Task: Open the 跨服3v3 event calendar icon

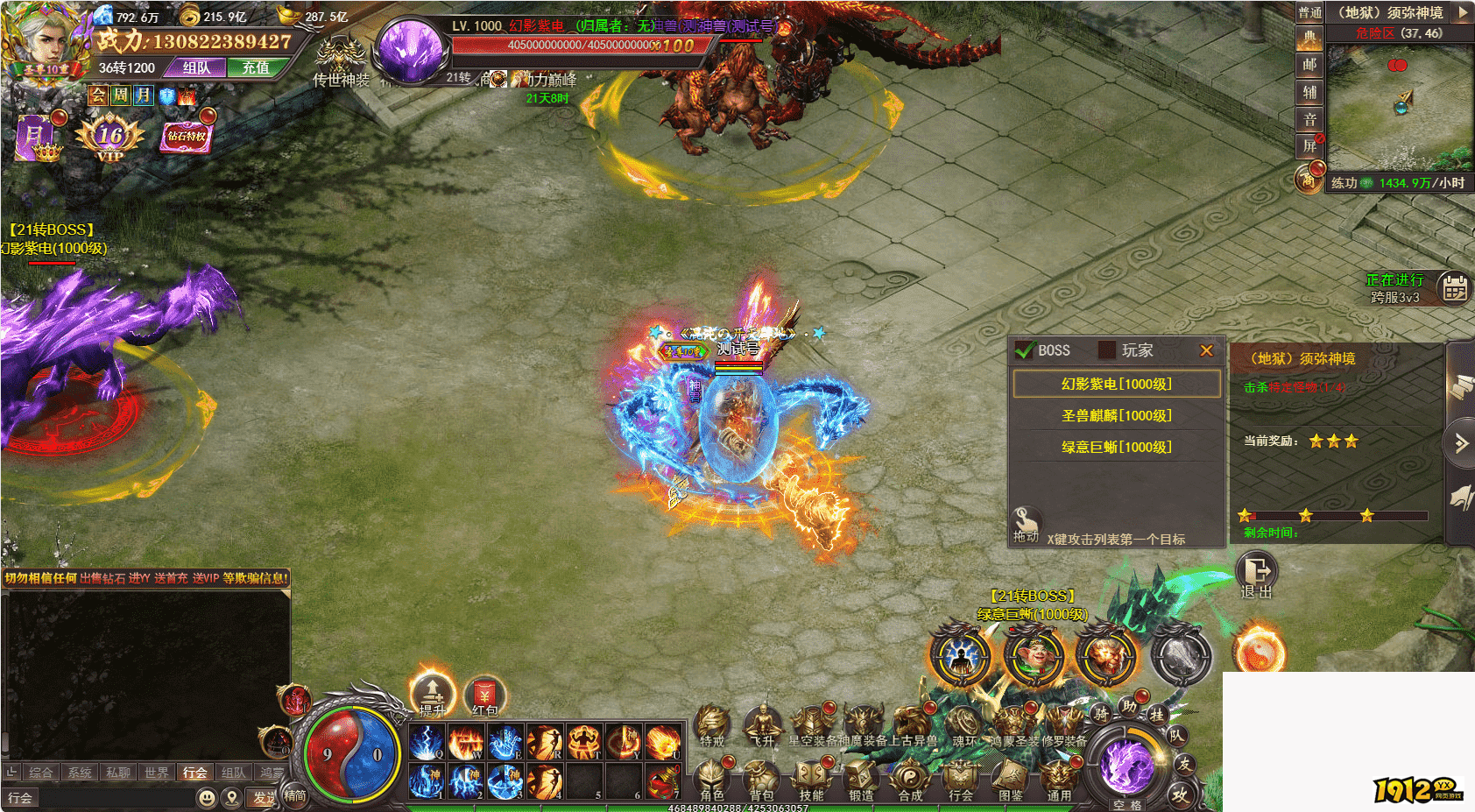Action: [1455, 287]
